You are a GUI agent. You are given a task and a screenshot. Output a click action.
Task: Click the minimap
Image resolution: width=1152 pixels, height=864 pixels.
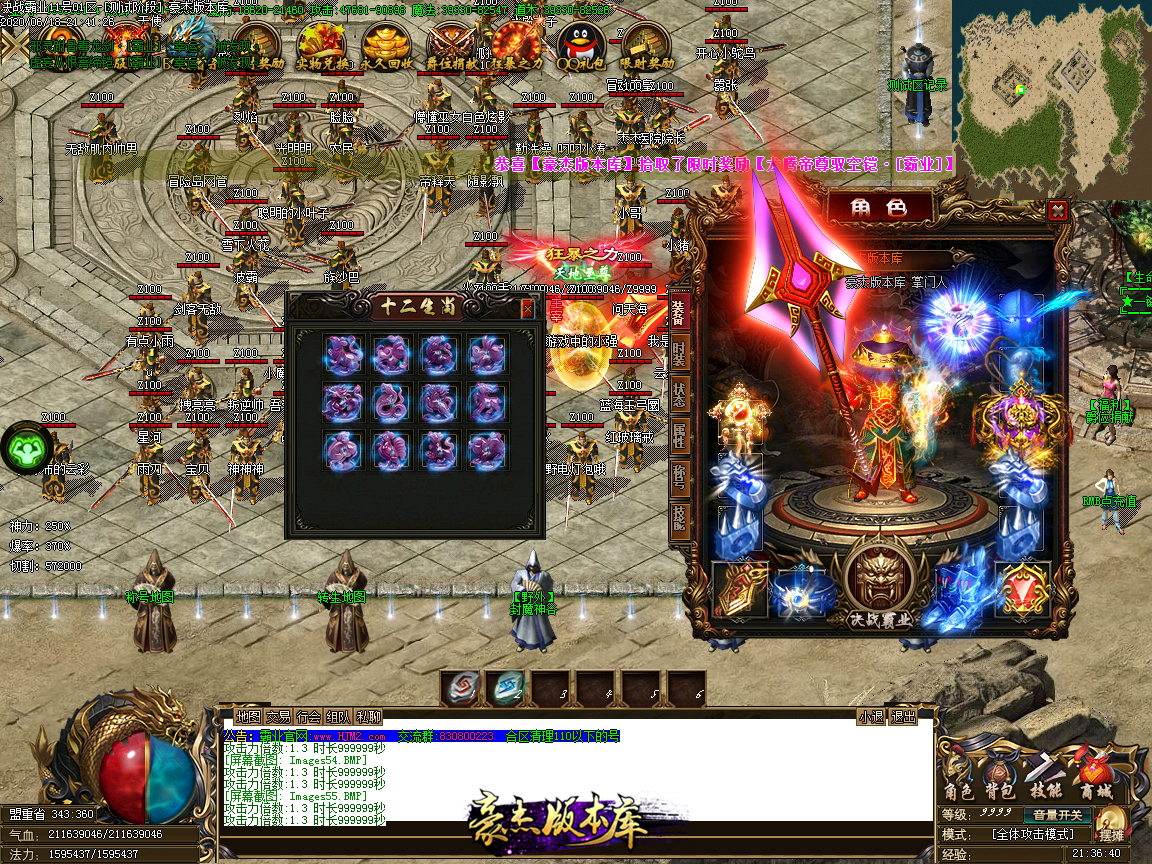tap(1049, 98)
